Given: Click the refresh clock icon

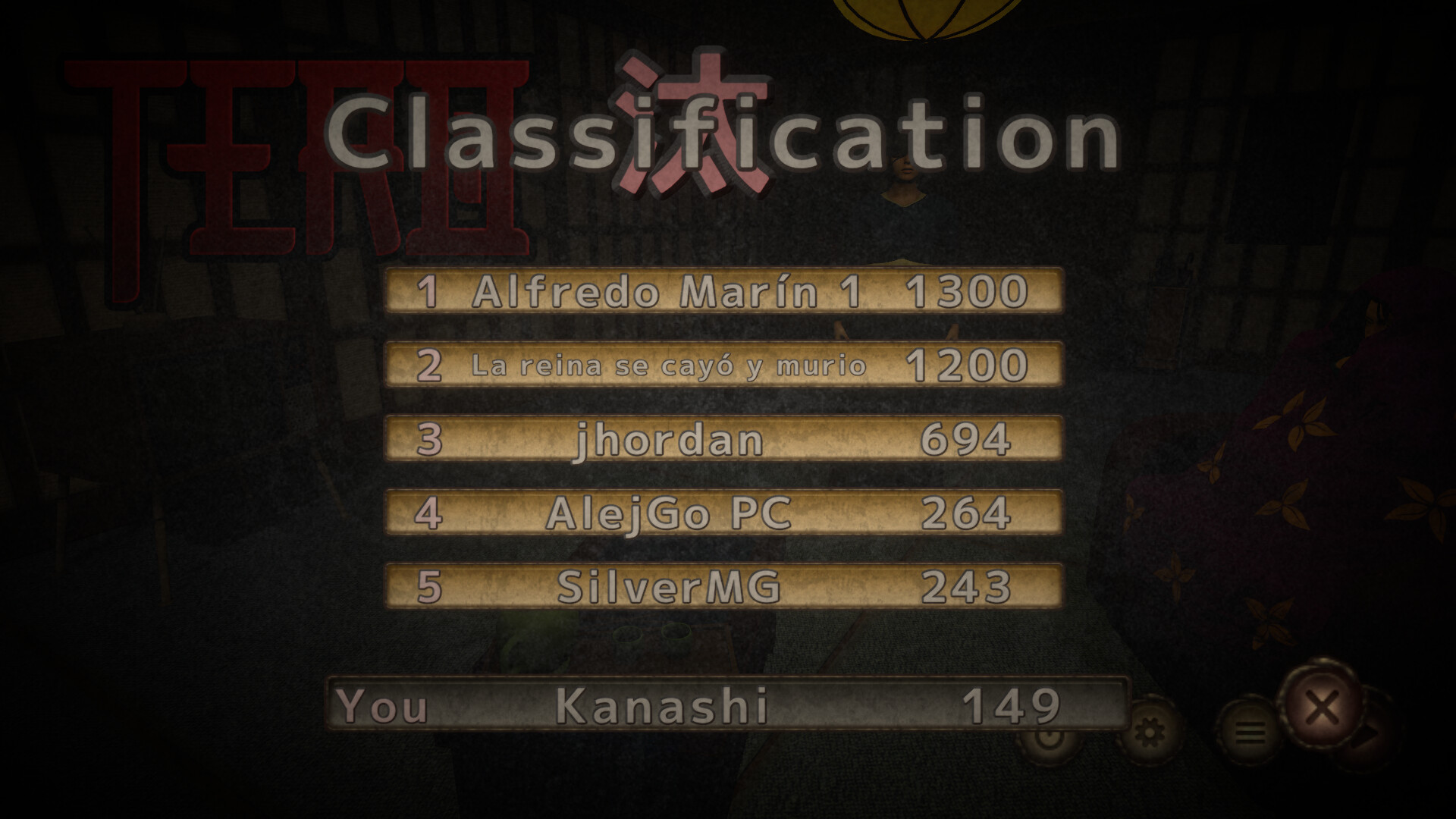Looking at the screenshot, I should (1050, 734).
